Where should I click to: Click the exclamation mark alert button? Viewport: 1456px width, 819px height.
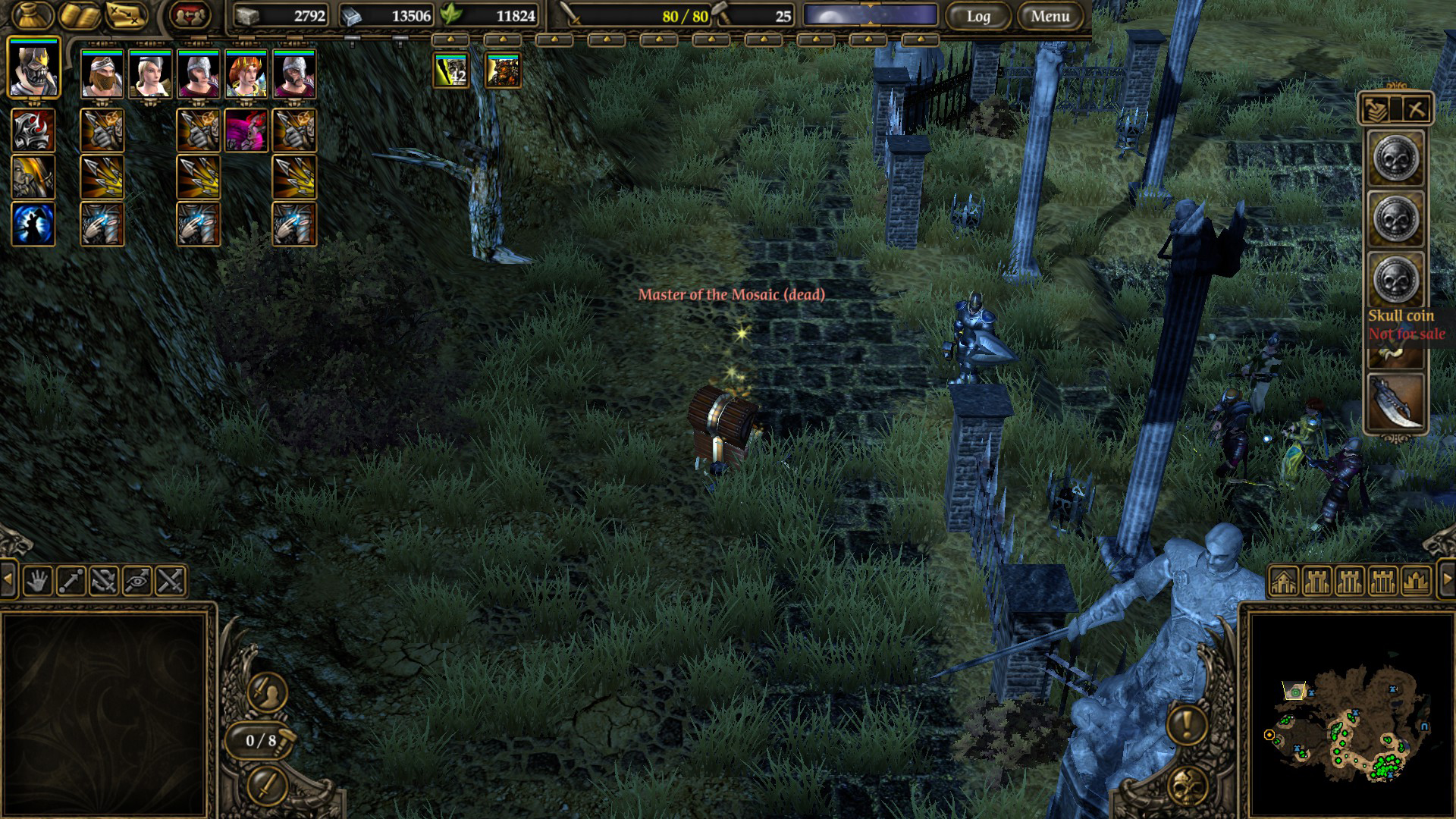[1187, 724]
